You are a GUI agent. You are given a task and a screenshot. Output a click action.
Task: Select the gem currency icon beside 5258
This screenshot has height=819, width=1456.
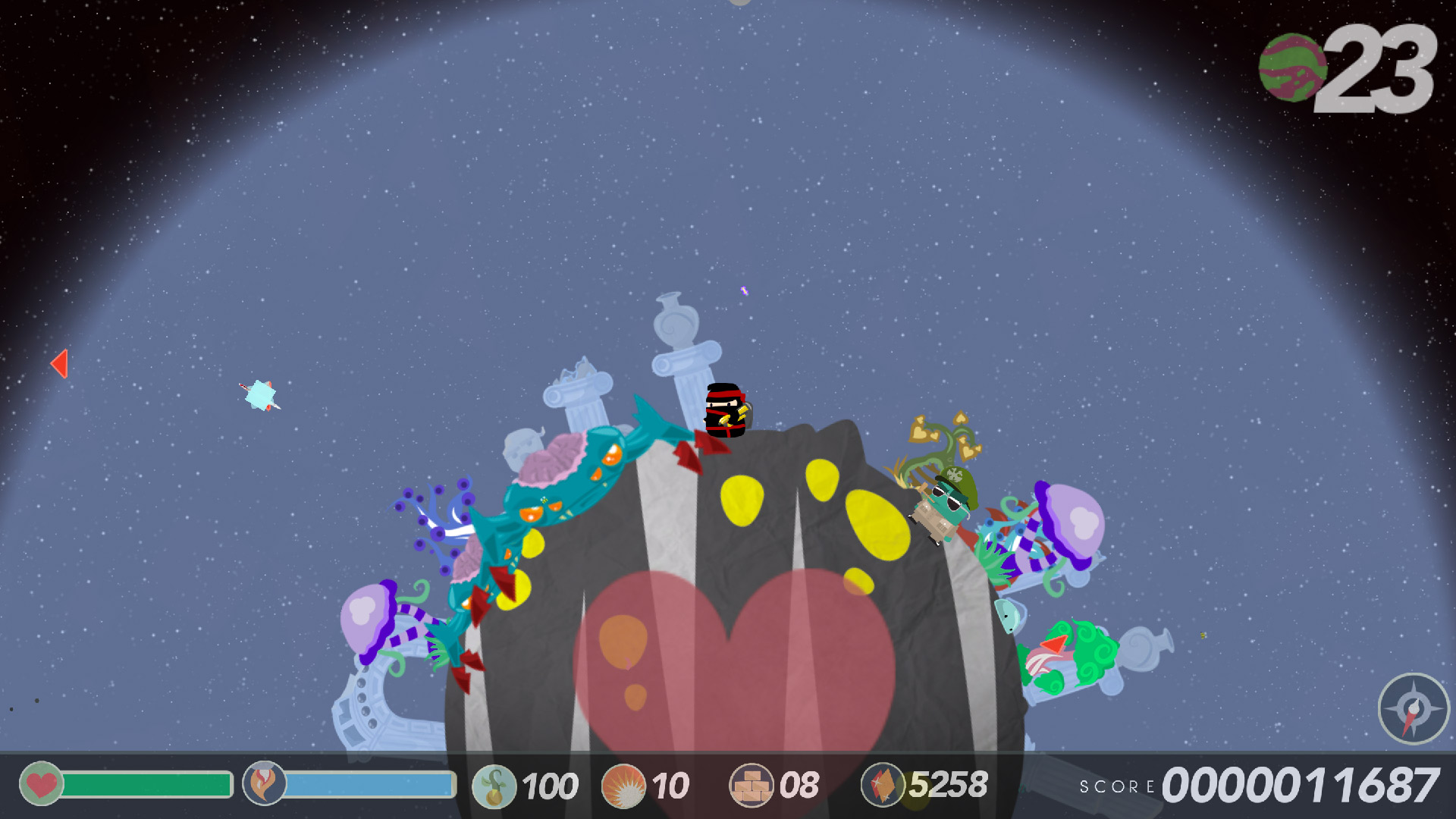coord(882,784)
